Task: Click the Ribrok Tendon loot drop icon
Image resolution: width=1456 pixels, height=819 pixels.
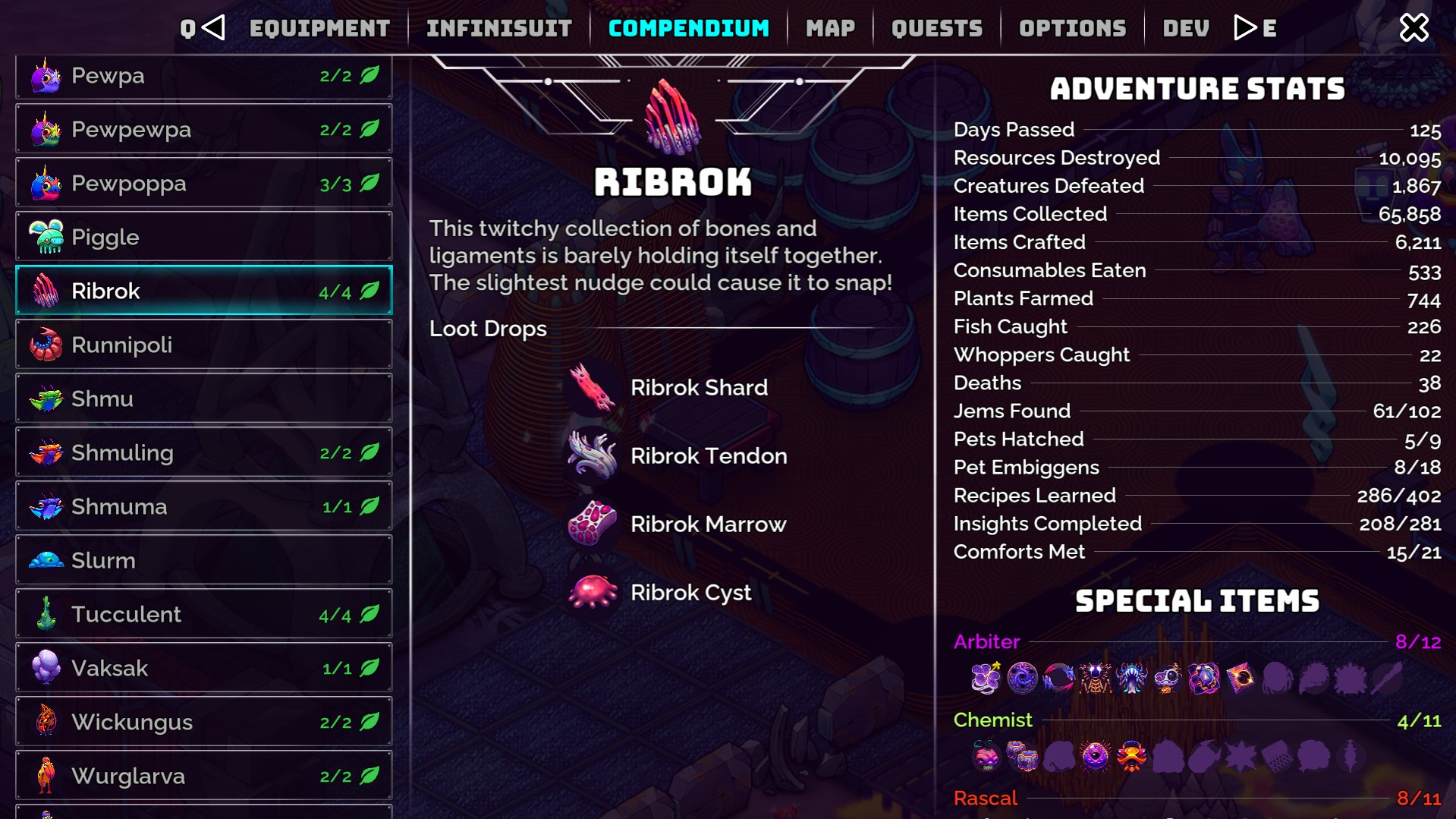Action: 592,455
